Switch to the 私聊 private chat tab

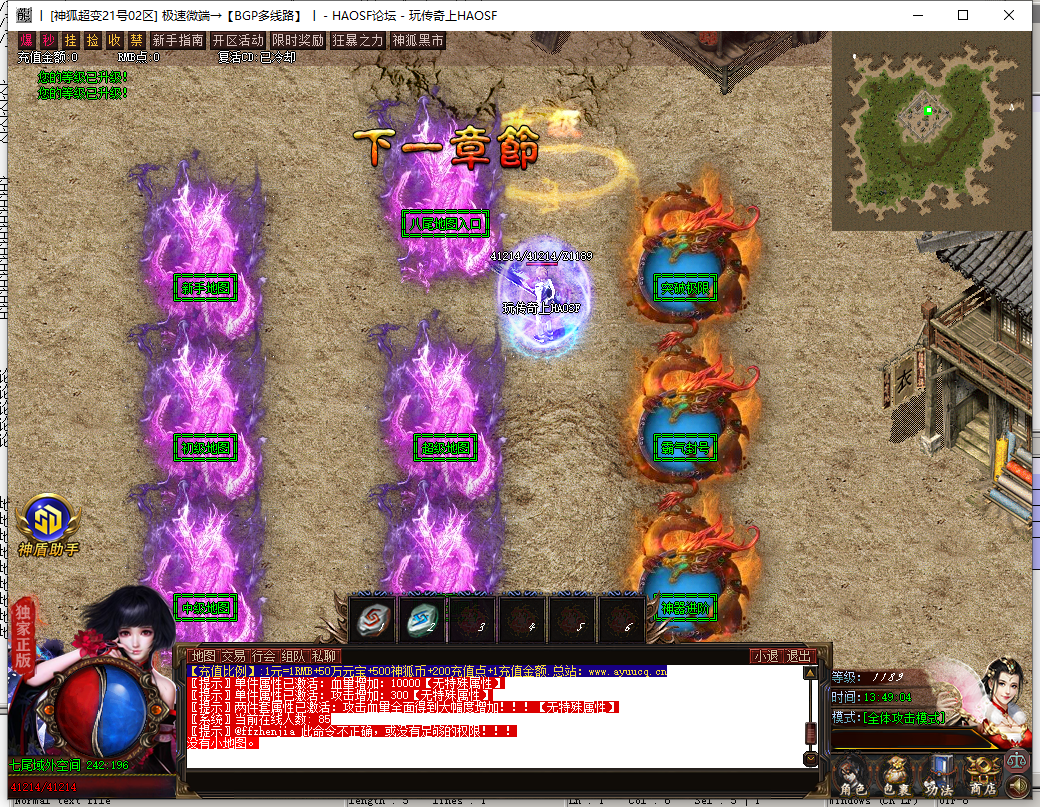(323, 656)
